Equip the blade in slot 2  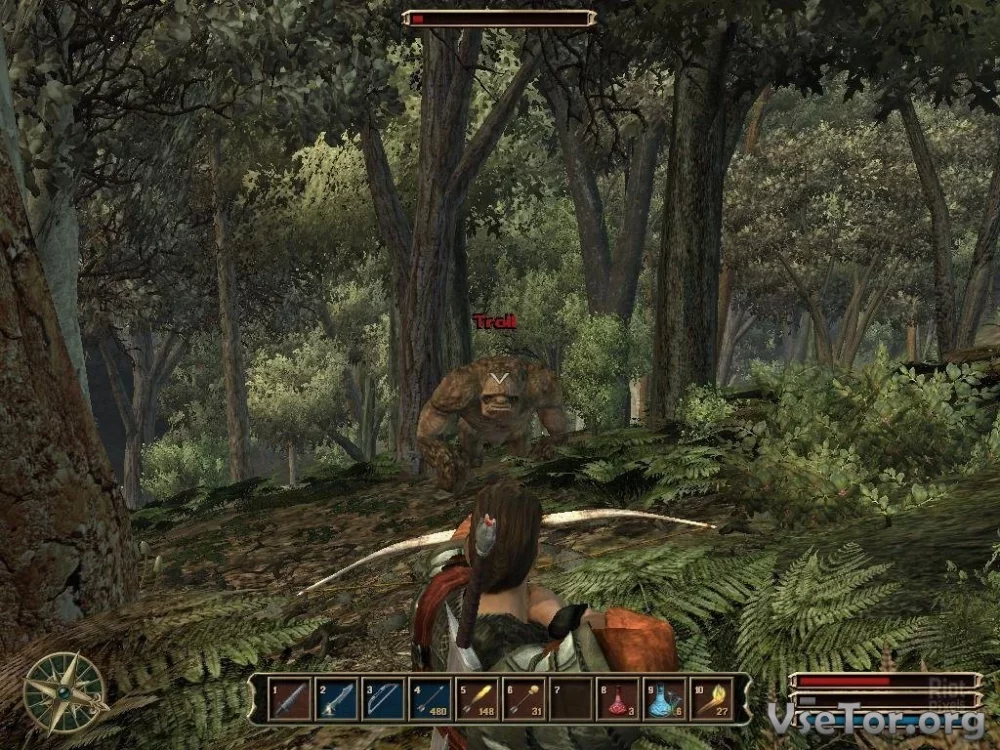pos(337,699)
